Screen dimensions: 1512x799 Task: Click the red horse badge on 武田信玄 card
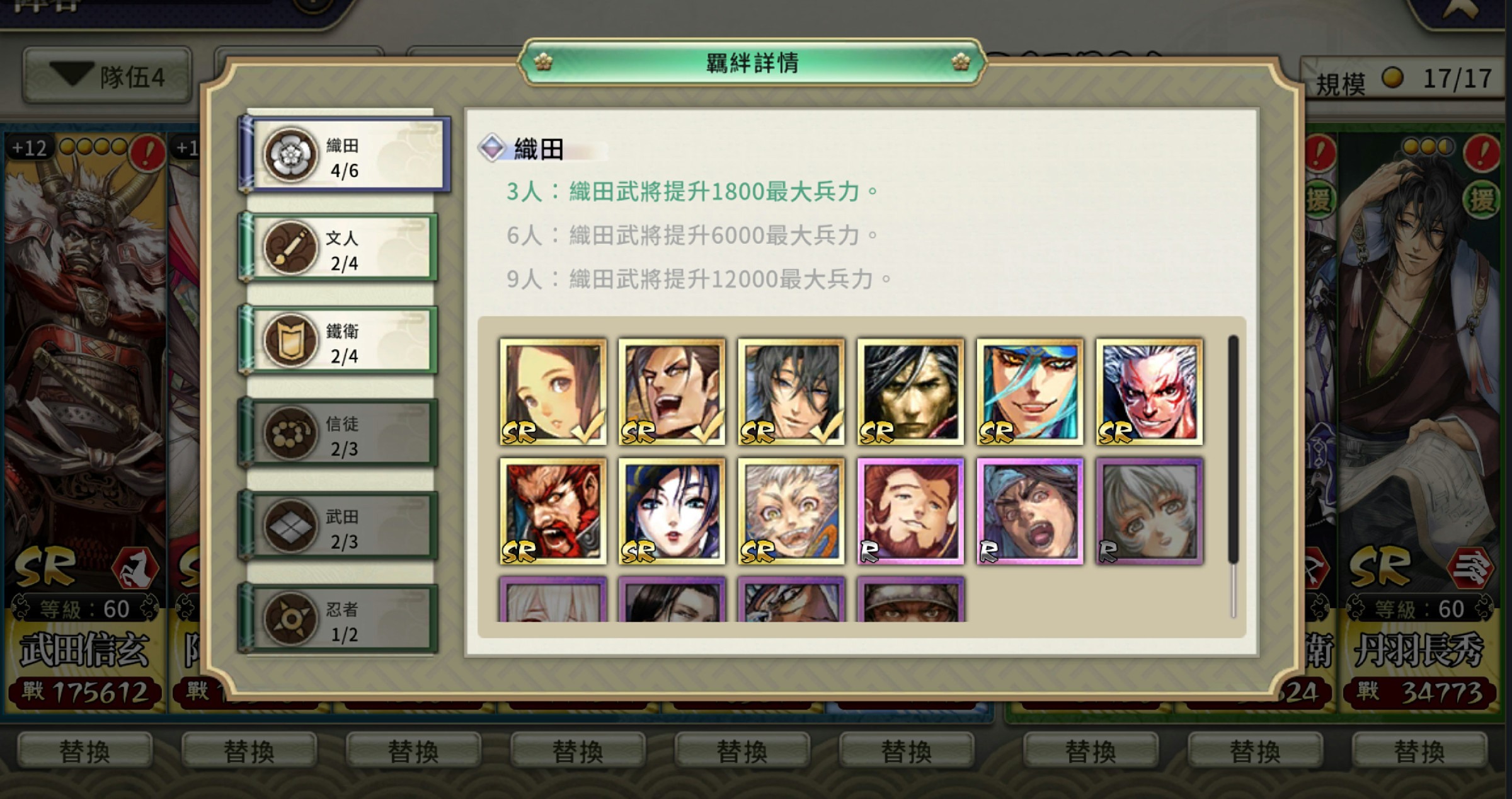[x=135, y=569]
